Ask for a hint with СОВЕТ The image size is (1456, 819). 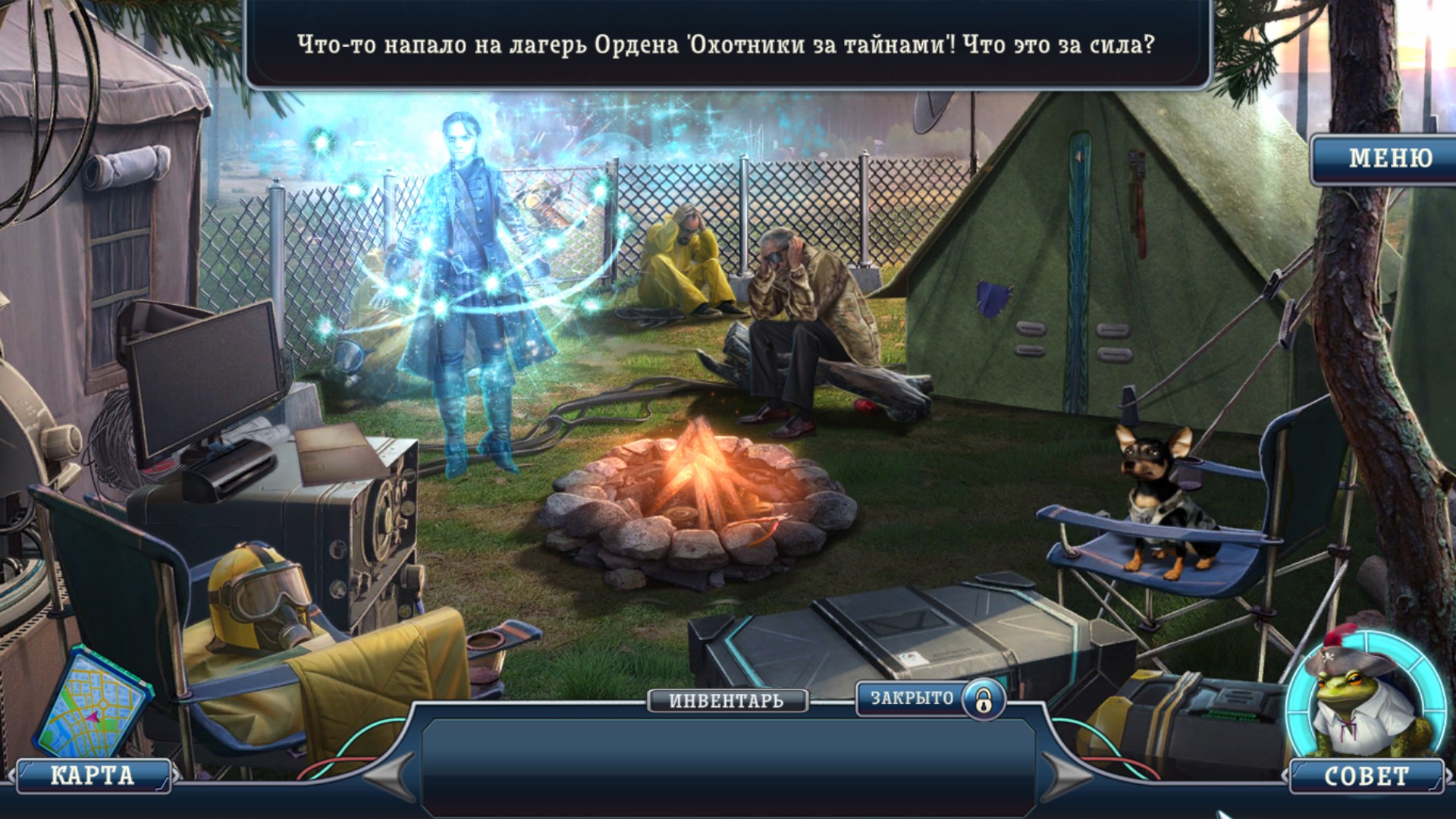[x=1366, y=776]
